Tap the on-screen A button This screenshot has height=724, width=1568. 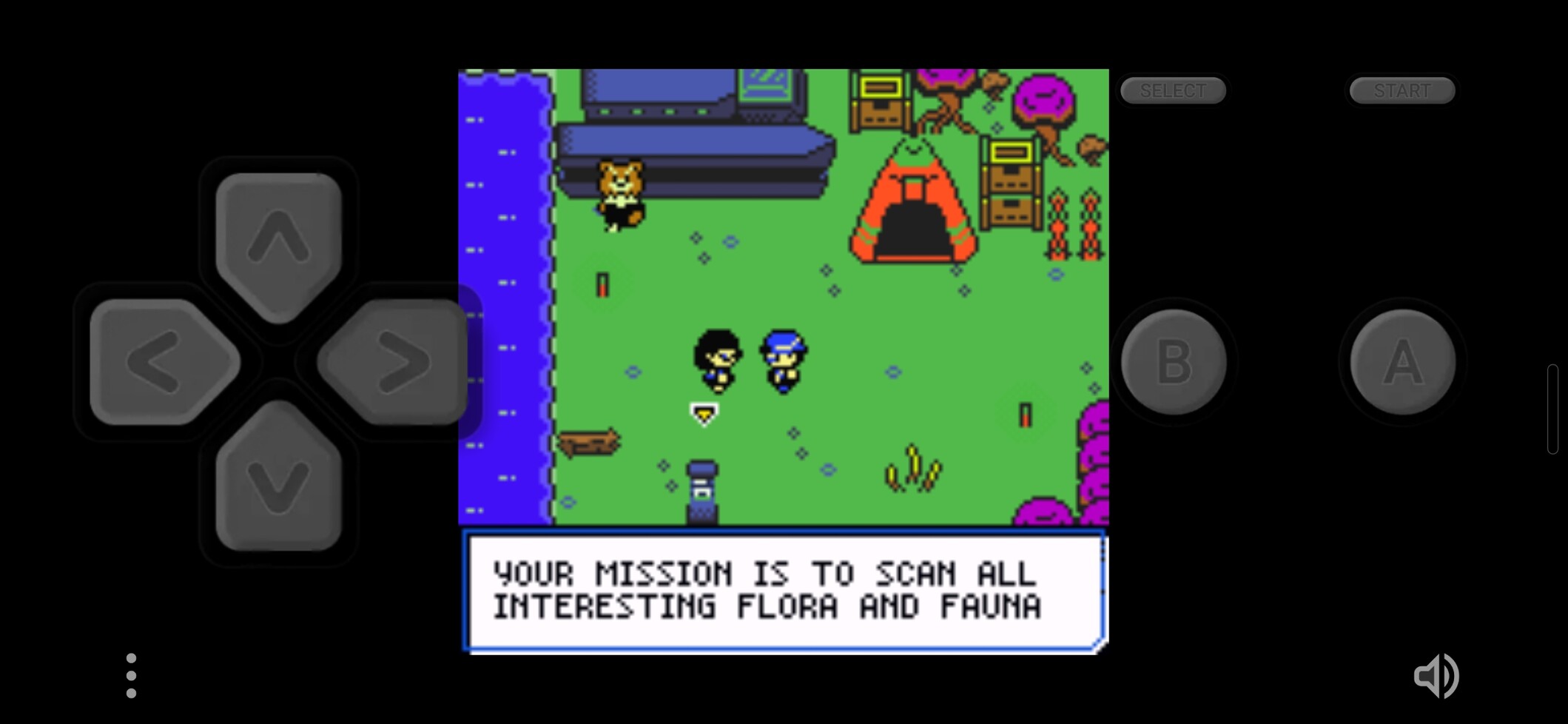tap(1402, 362)
